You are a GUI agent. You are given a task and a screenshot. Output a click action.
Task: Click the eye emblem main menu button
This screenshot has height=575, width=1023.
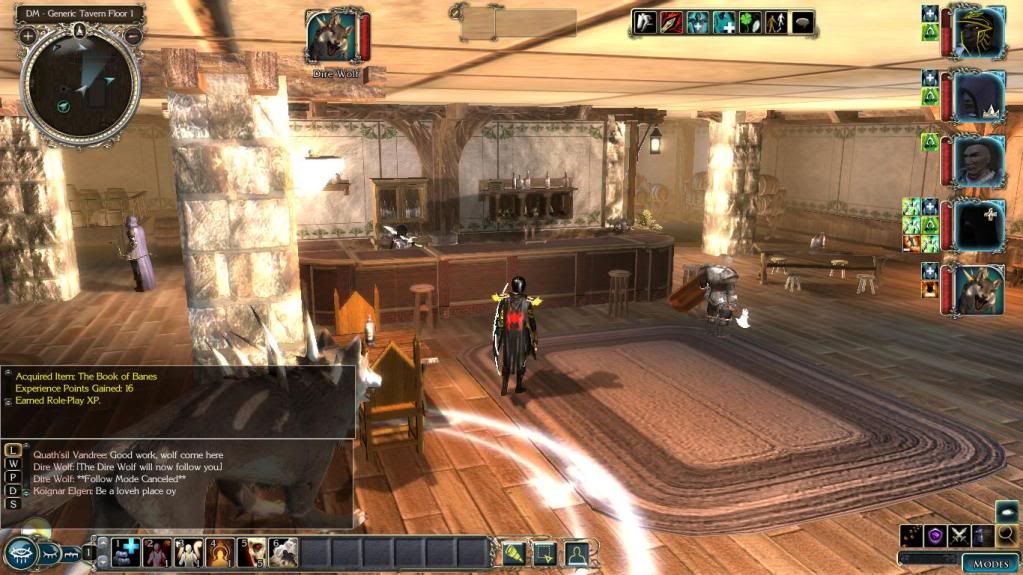click(22, 552)
